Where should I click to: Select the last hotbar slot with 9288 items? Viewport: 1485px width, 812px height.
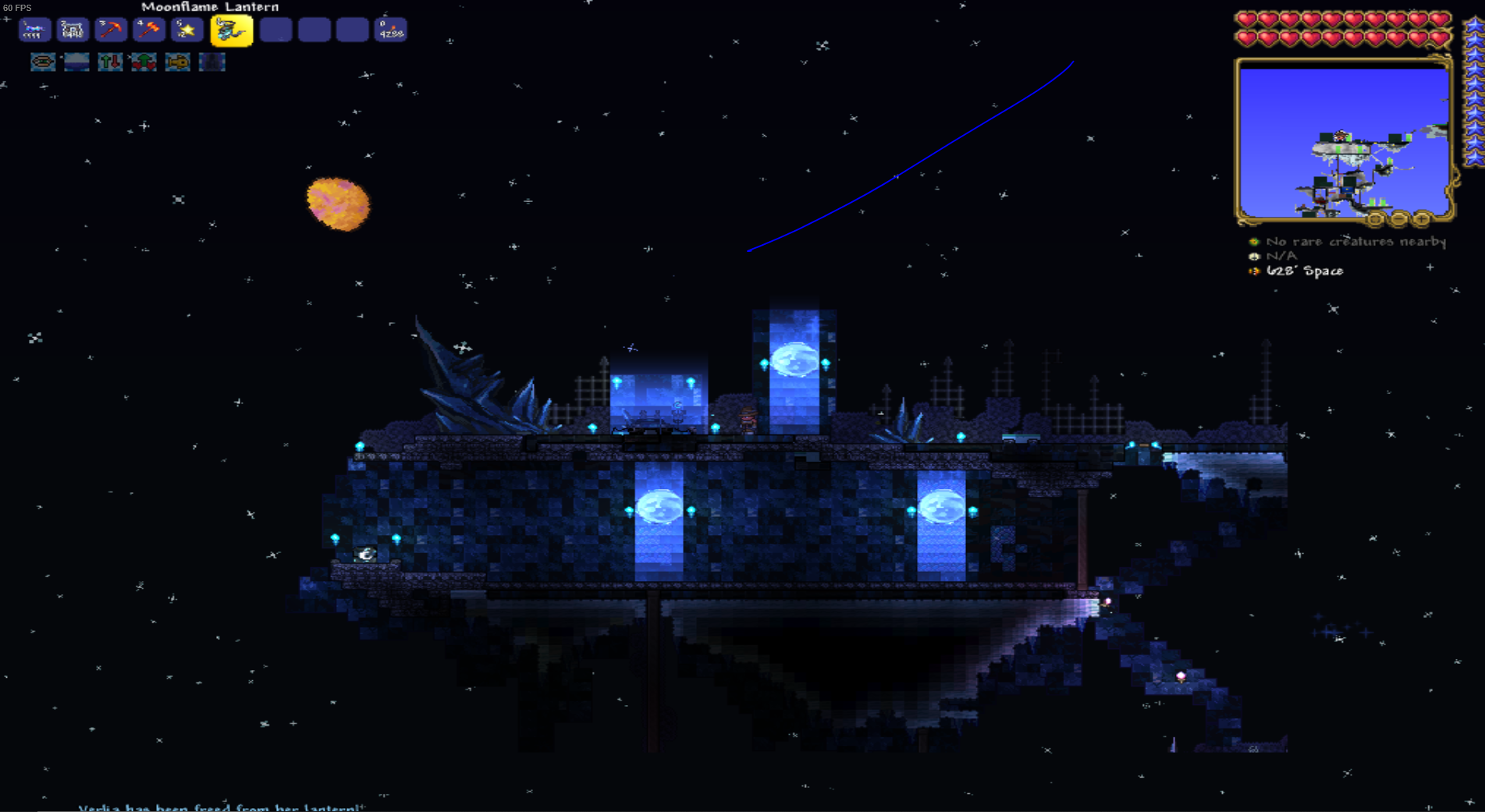pyautogui.click(x=390, y=30)
